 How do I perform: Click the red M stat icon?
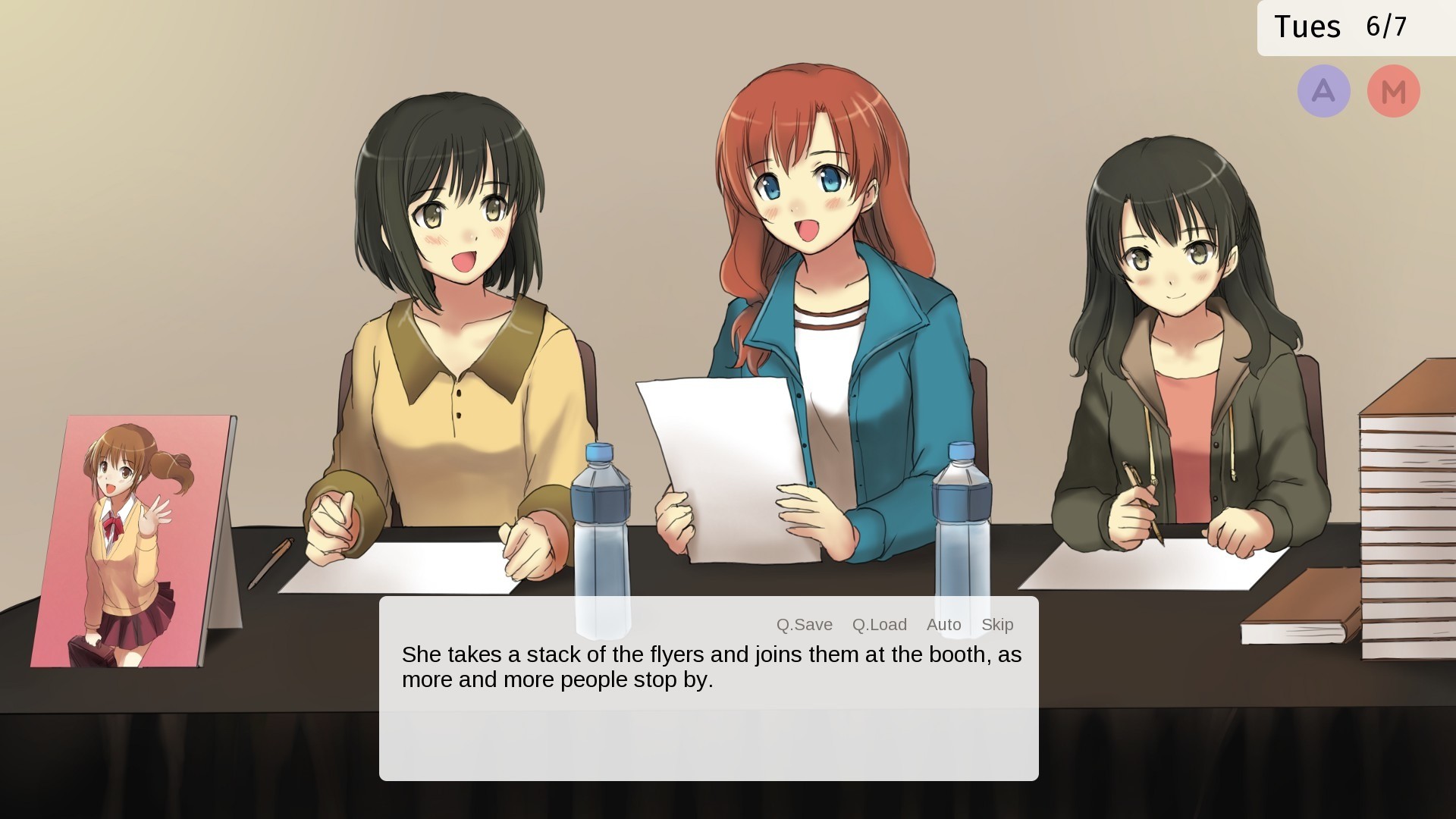(1394, 90)
